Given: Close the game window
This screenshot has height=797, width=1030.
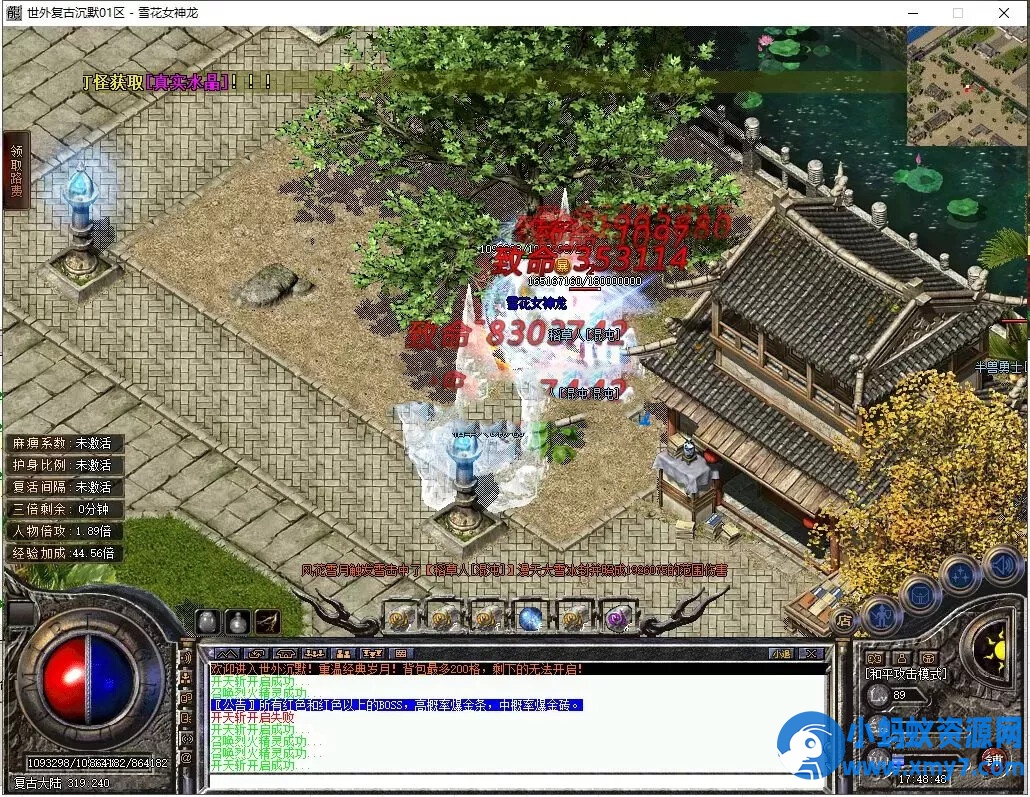Looking at the screenshot, I should 1003,13.
